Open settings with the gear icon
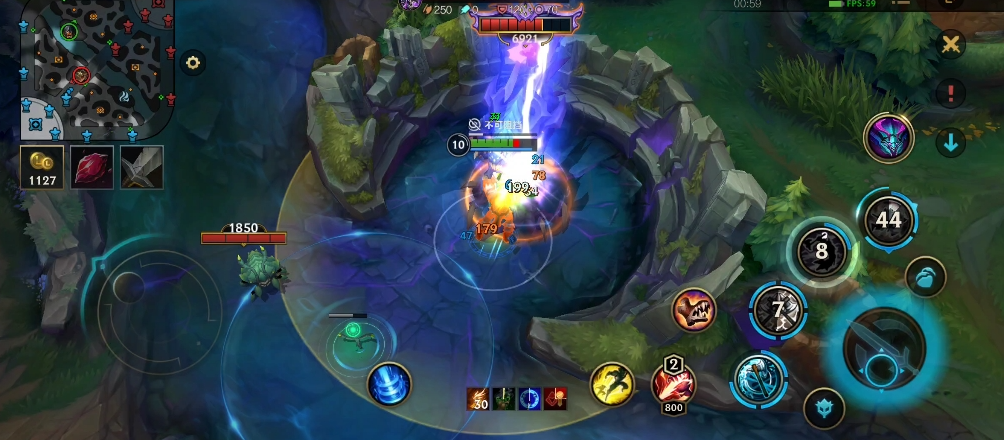Image resolution: width=1004 pixels, height=440 pixels. click(x=193, y=62)
